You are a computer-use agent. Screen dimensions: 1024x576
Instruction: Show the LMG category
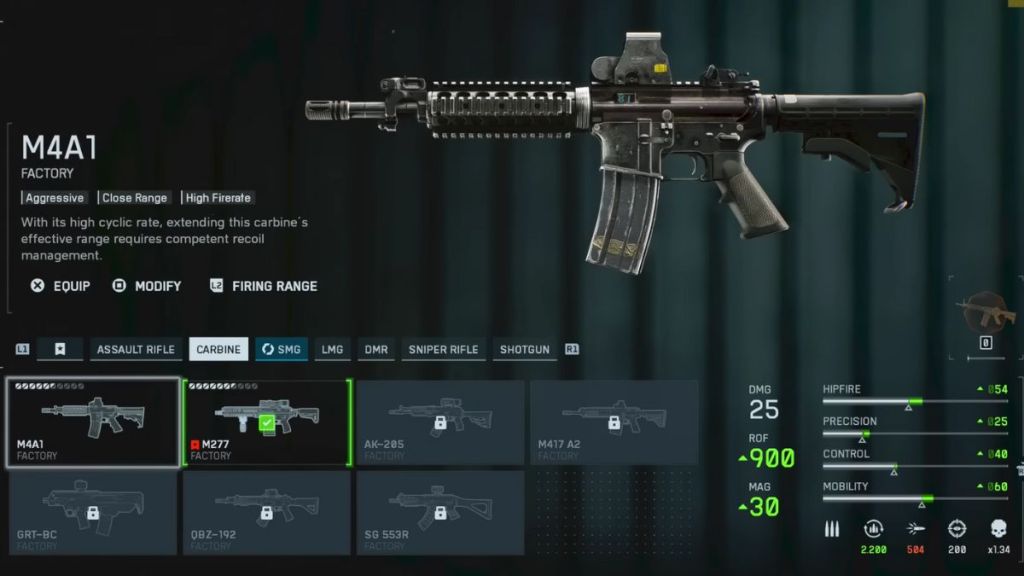tap(332, 349)
